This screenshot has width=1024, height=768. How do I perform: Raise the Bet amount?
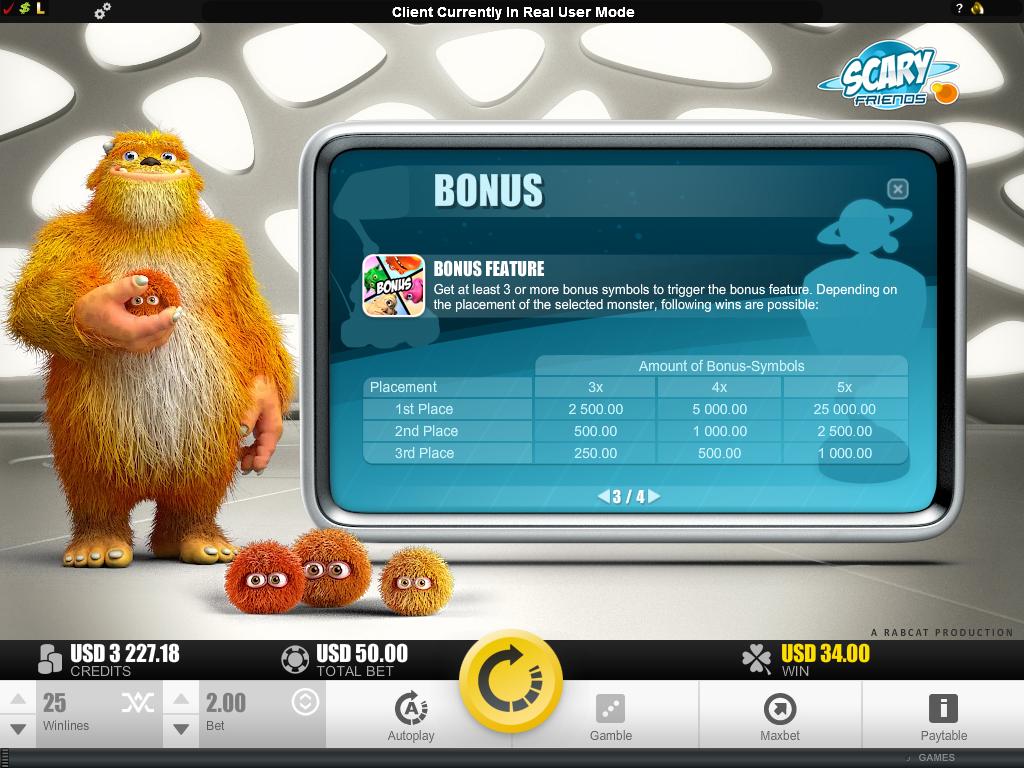click(181, 699)
